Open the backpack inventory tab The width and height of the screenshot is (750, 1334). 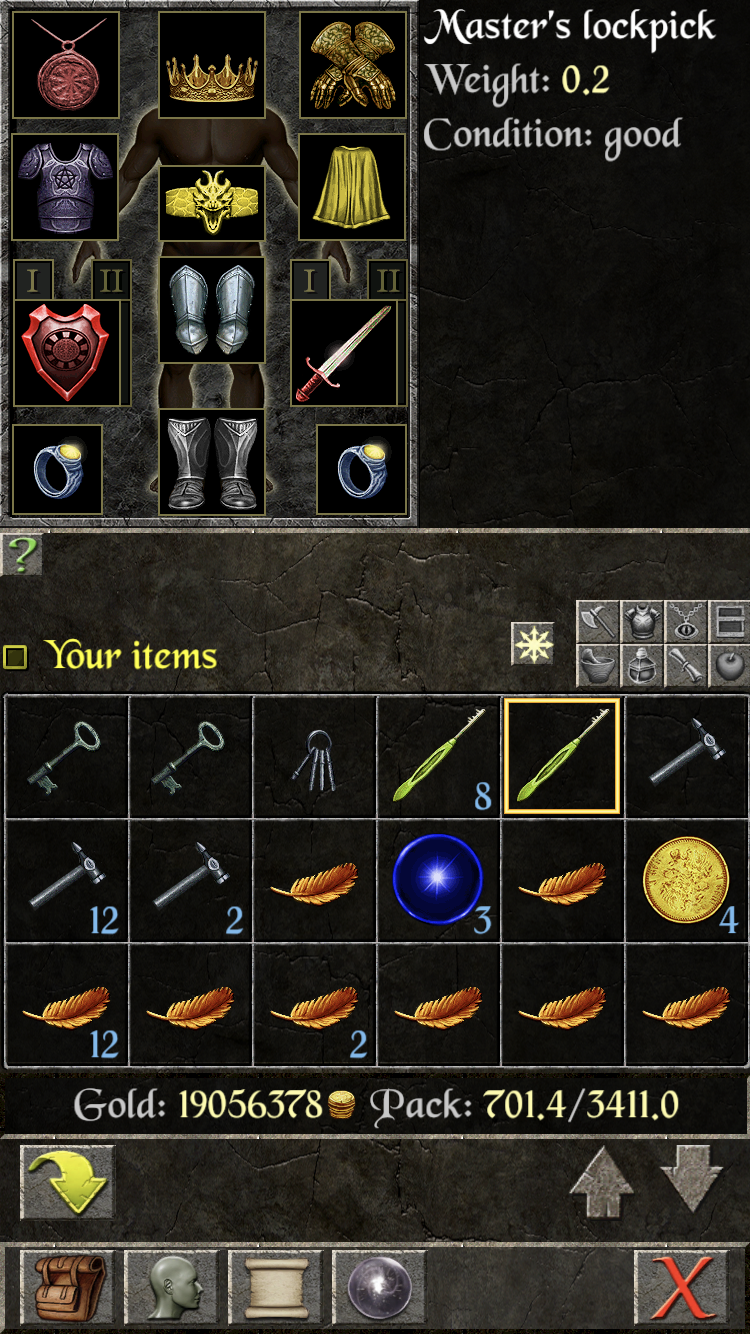tap(70, 1286)
